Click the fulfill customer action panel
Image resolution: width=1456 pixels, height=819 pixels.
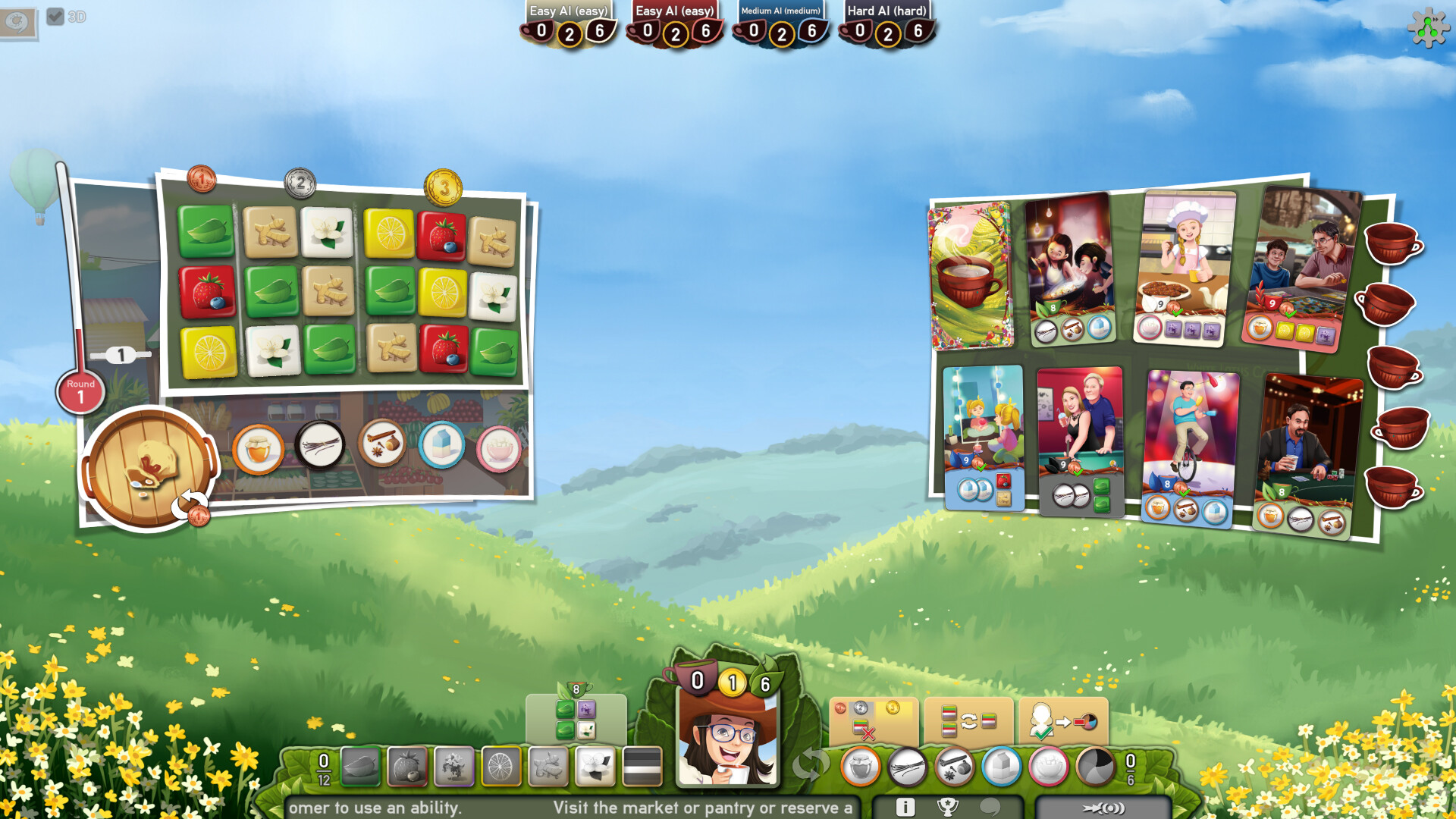pos(1062,719)
